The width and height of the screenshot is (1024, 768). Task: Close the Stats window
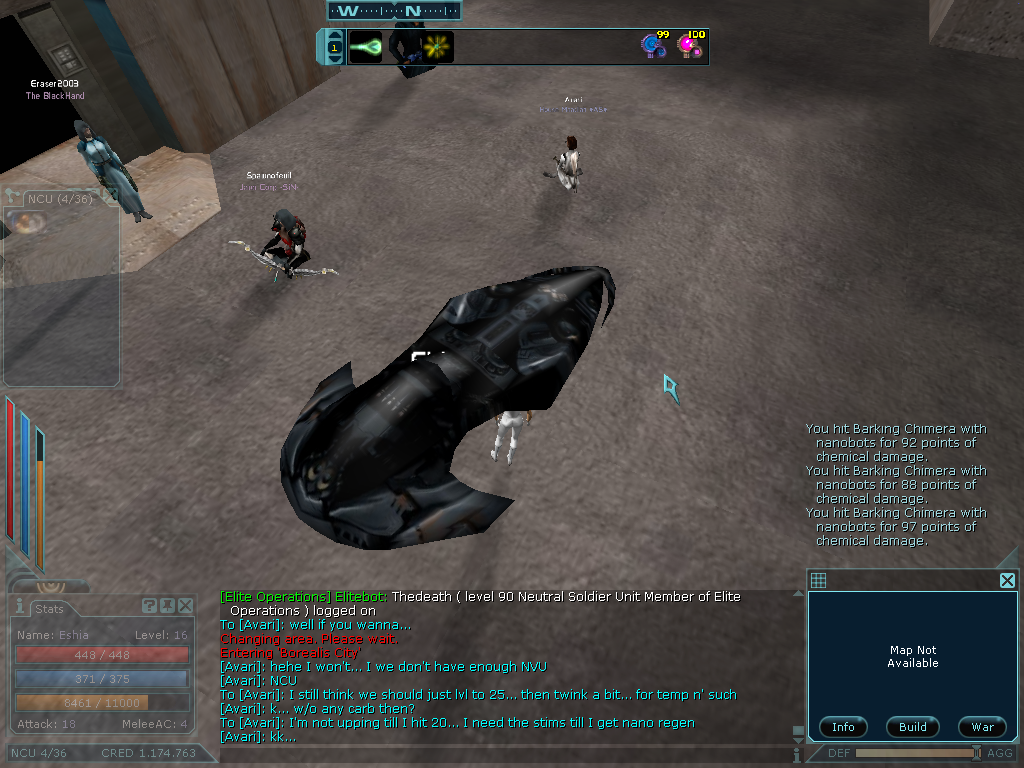tap(185, 606)
